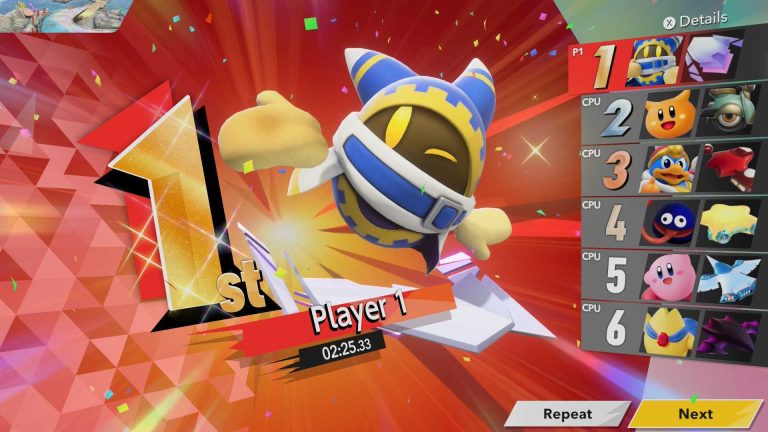This screenshot has width=768, height=432.
Task: Select the Repeat button
Action: (567, 413)
